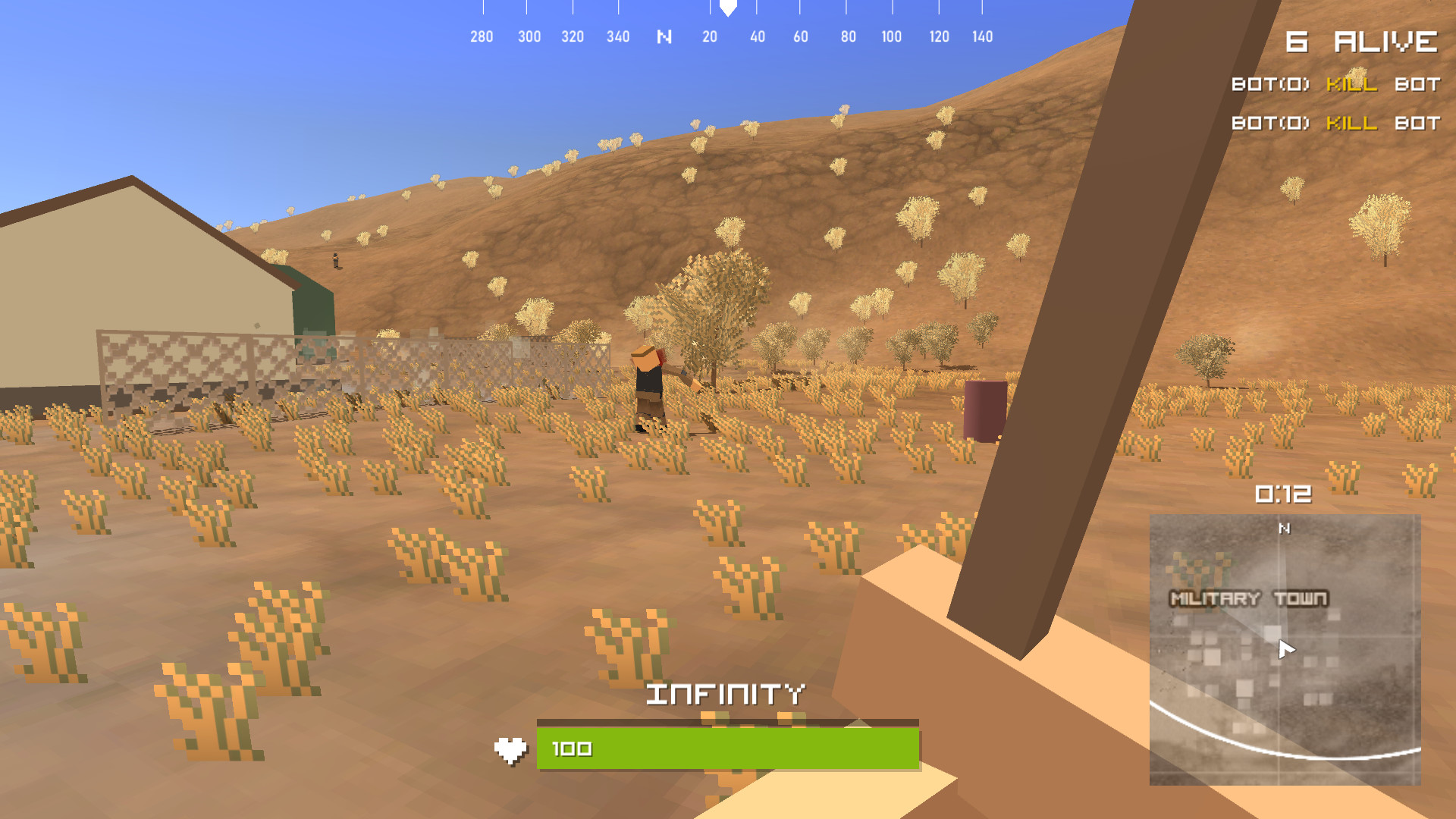Select the first BOT(0) feed entry
Viewport: 1456px width, 819px height.
[x=1269, y=85]
